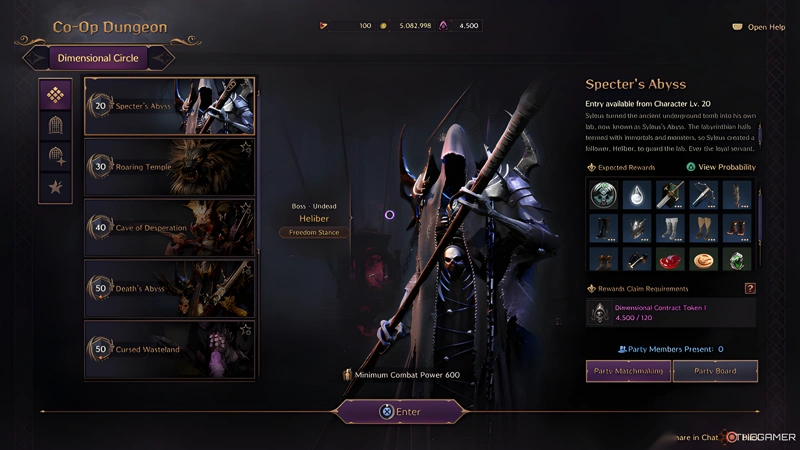
Task: Open the Party Board
Action: 715,372
